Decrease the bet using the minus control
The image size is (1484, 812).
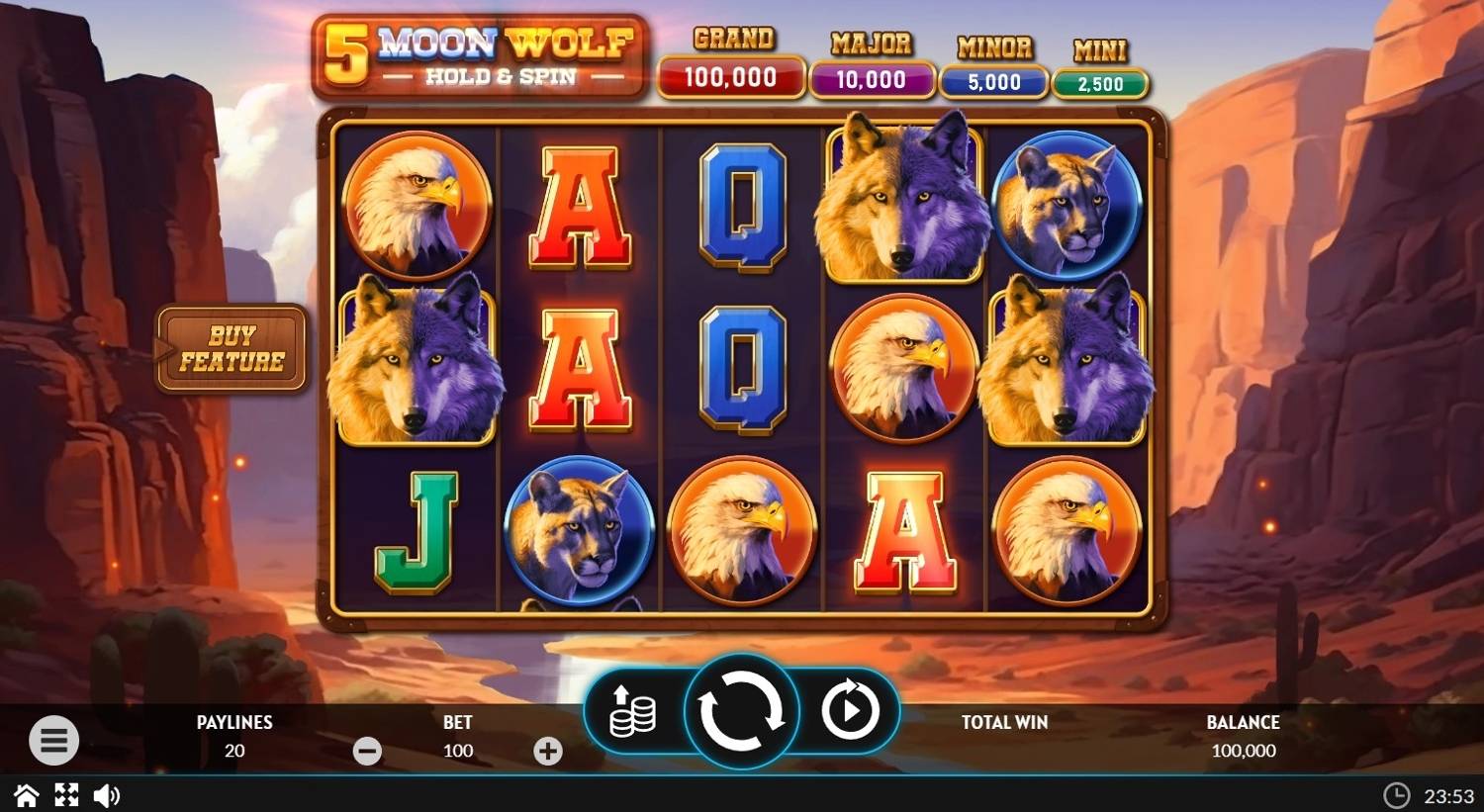367,750
